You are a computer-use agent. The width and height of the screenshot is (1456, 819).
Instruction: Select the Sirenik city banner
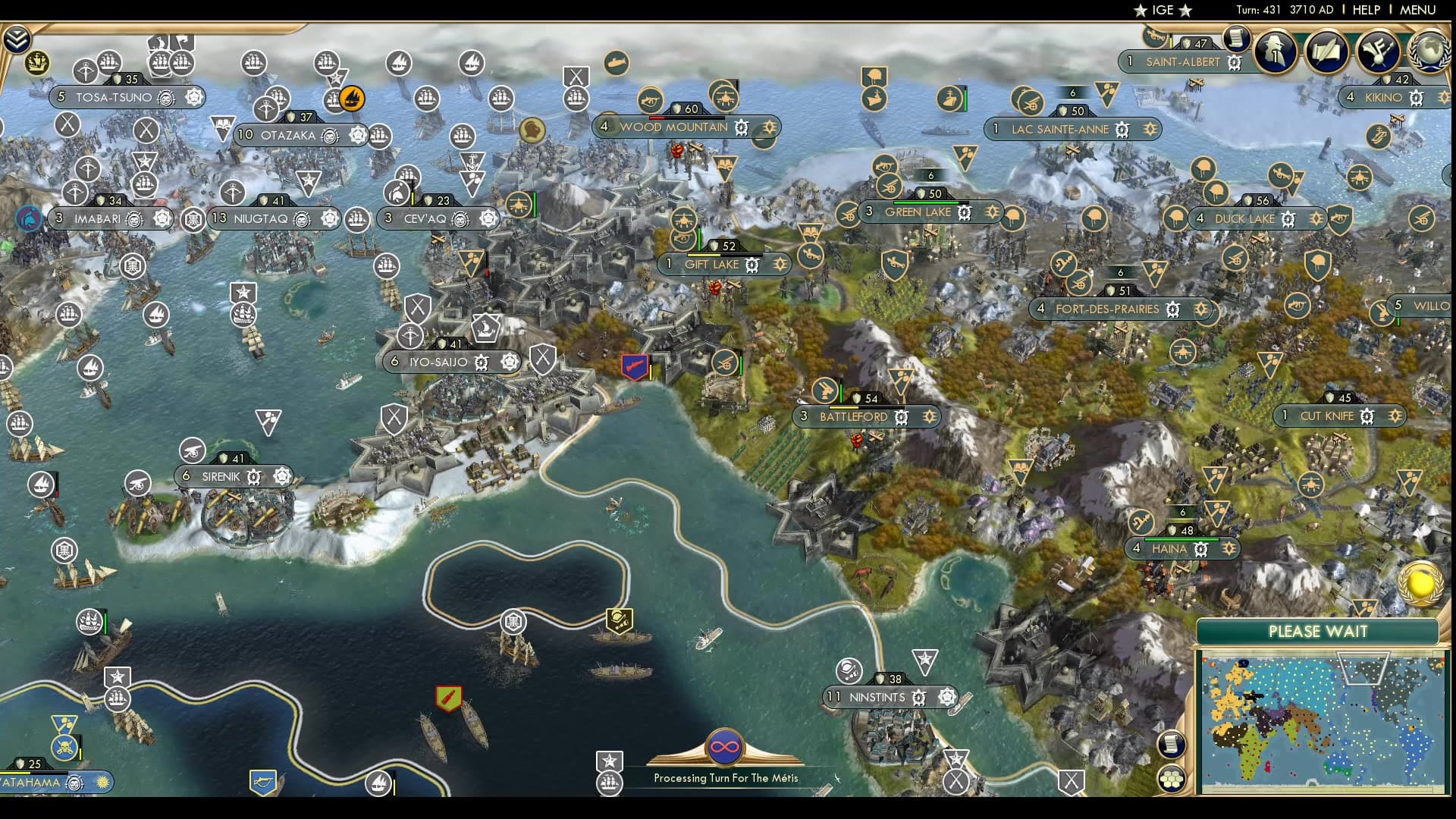(221, 477)
